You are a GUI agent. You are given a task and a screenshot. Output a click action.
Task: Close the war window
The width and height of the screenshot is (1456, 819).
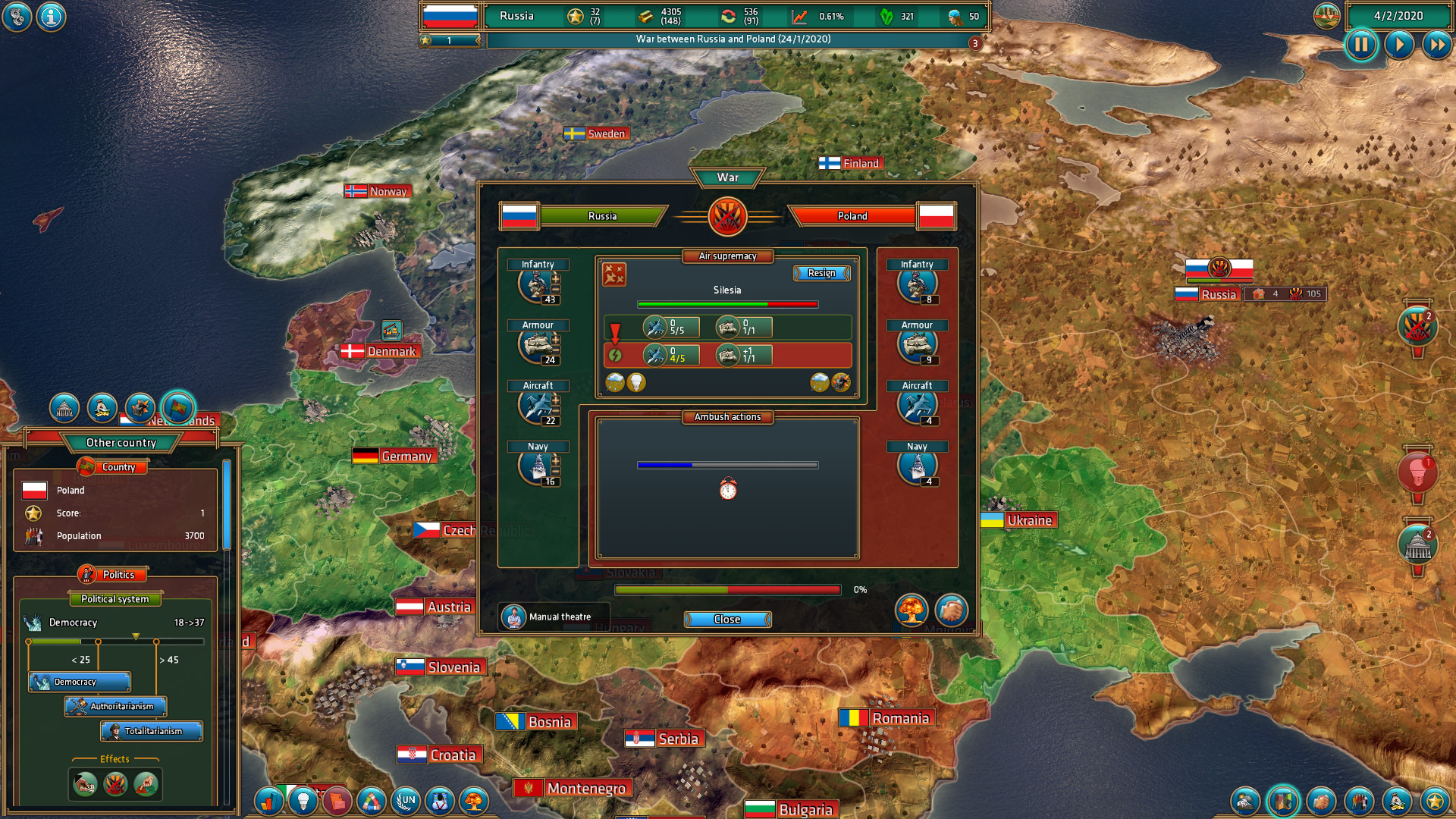pos(727,619)
